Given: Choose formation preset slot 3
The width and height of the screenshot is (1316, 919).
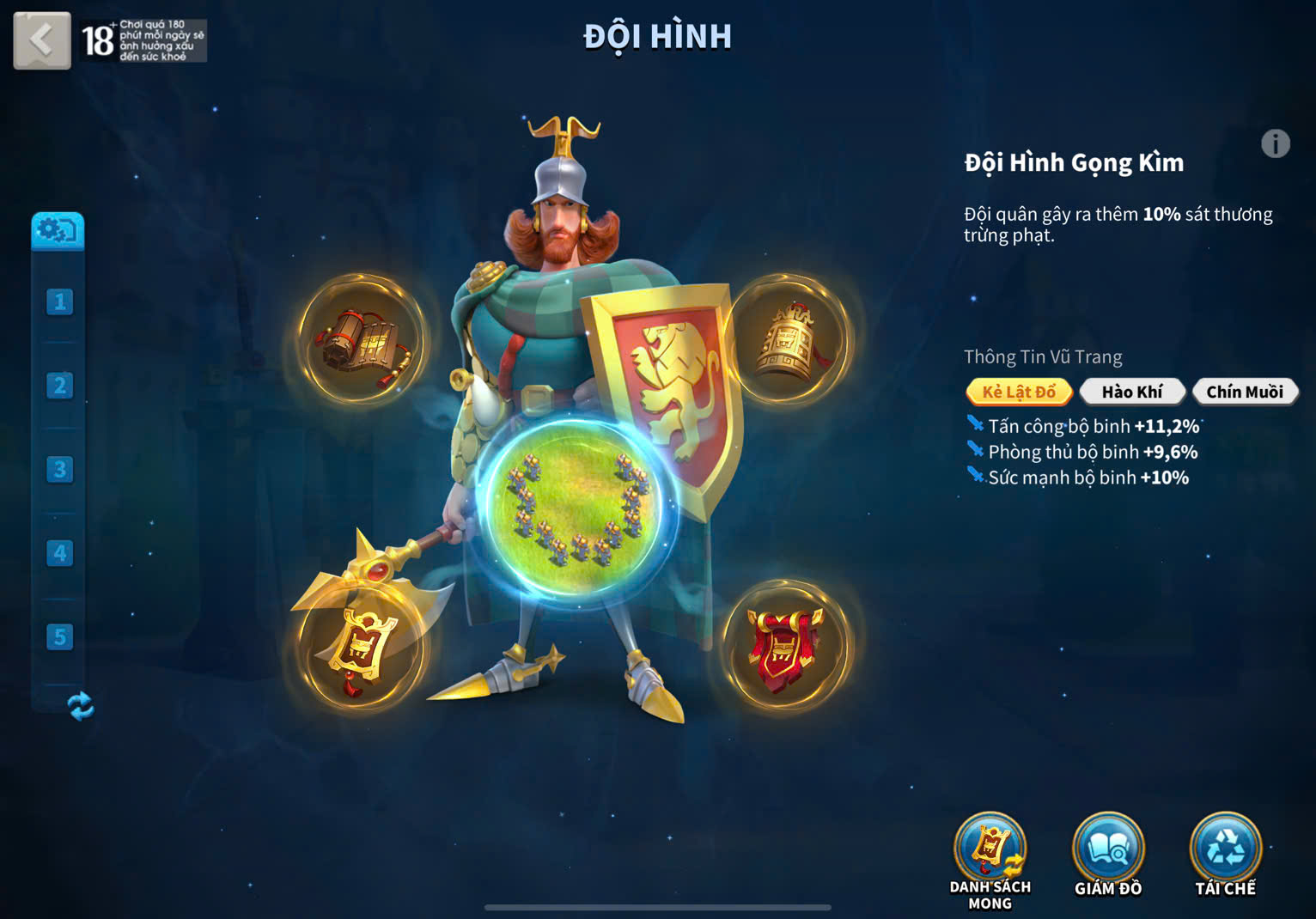Looking at the screenshot, I should point(59,470).
